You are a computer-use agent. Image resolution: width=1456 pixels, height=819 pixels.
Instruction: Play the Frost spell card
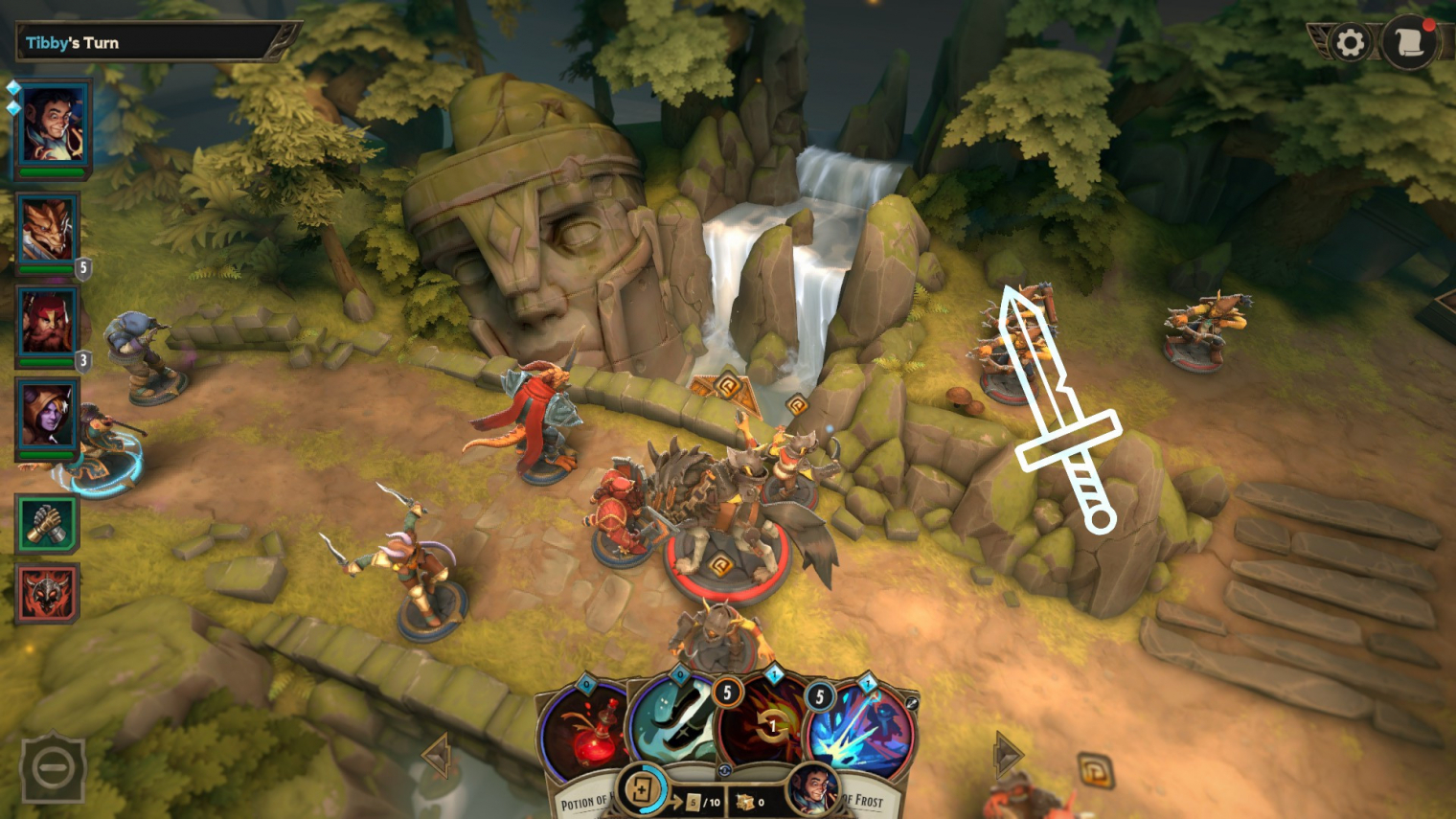[x=862, y=733]
